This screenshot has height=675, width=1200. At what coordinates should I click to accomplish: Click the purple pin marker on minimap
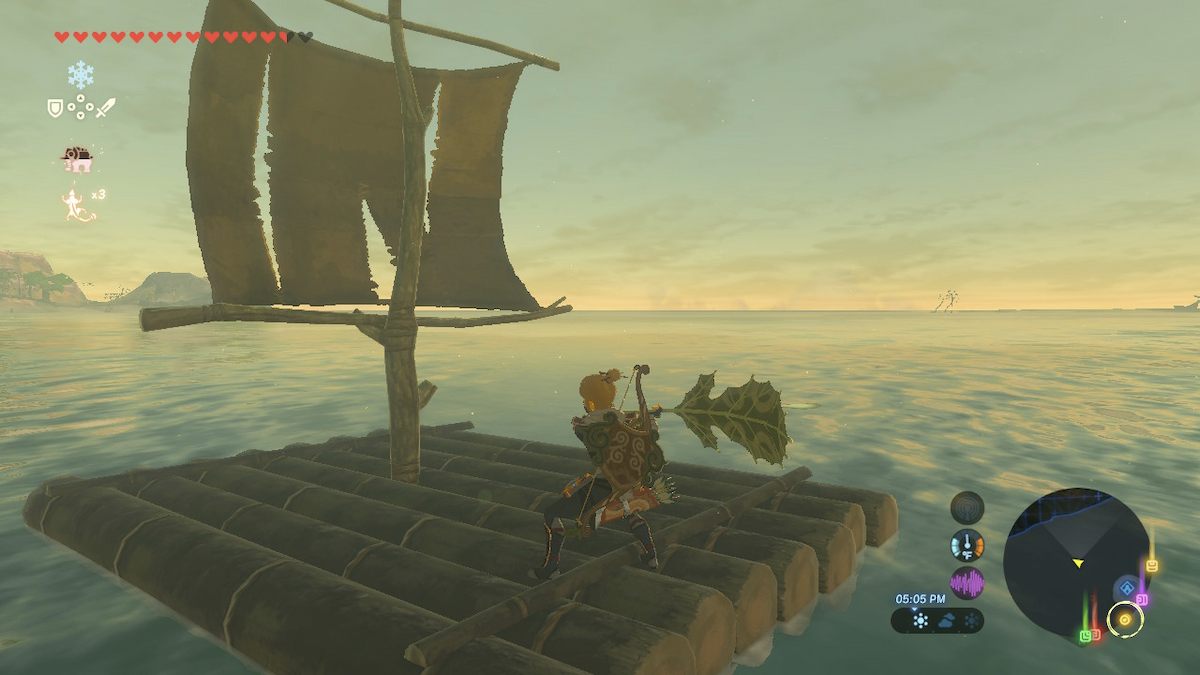click(1142, 598)
